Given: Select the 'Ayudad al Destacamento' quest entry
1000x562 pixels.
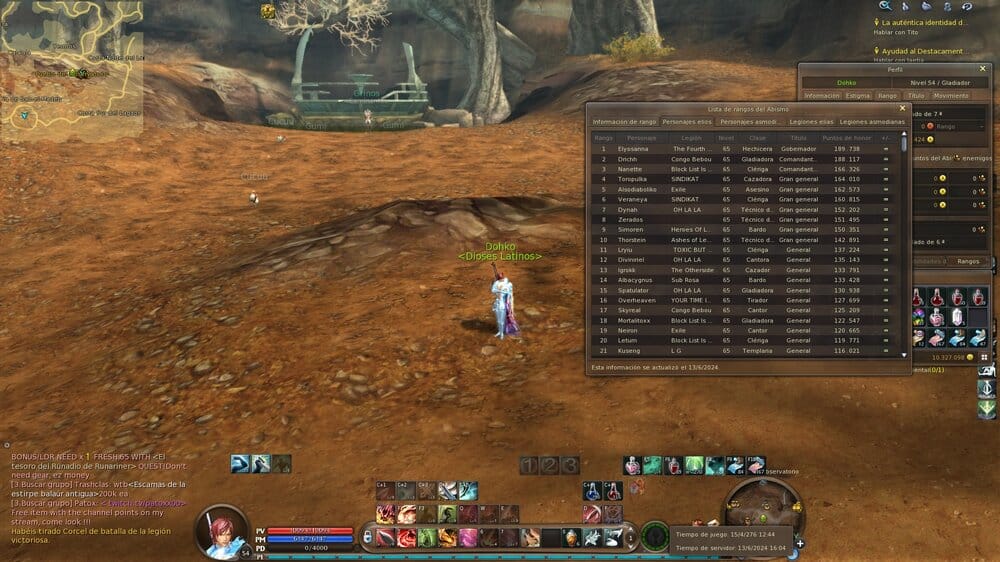Looking at the screenshot, I should pyautogui.click(x=924, y=51).
